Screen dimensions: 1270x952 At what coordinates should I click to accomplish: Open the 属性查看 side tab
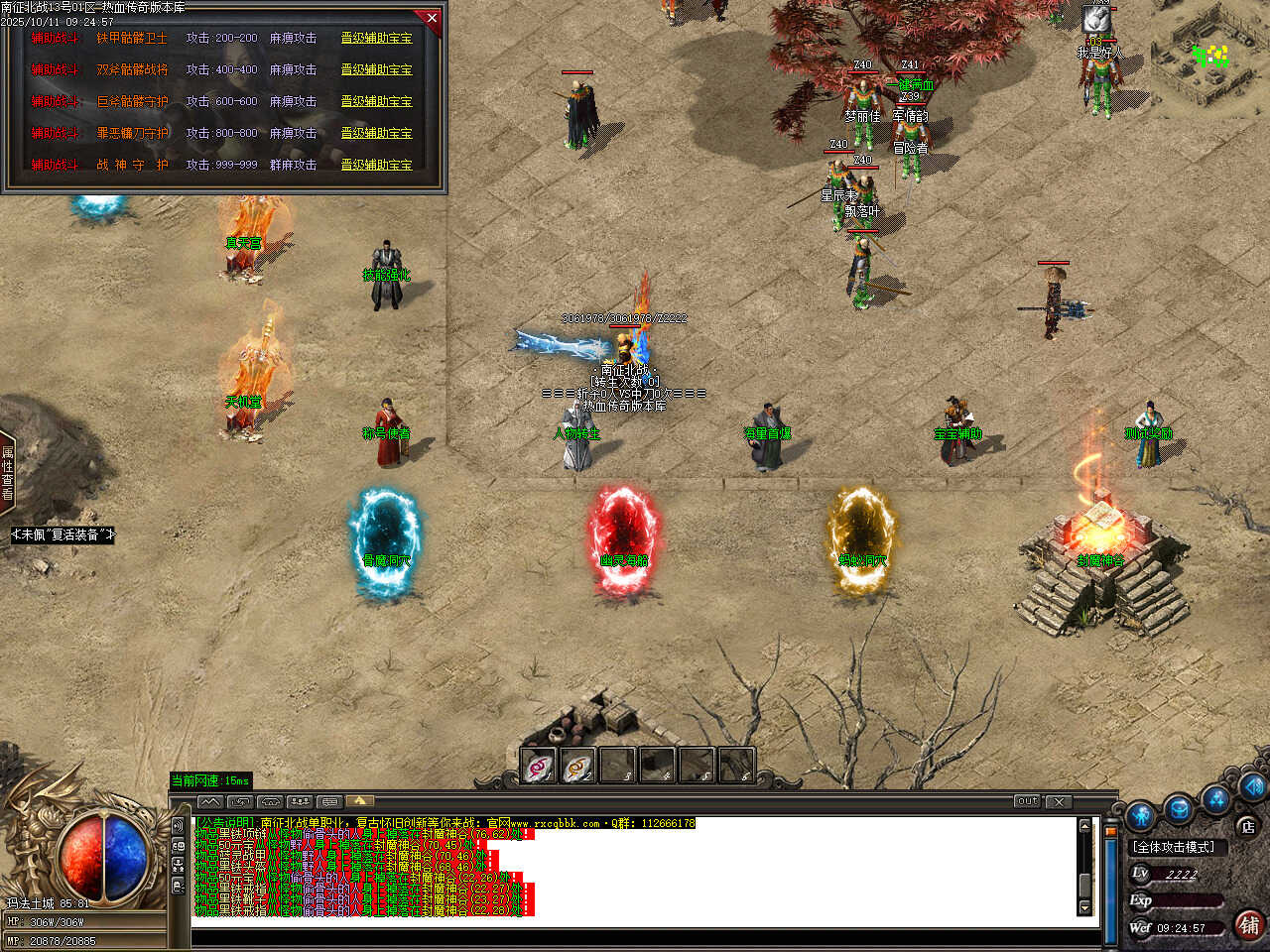[x=7, y=472]
